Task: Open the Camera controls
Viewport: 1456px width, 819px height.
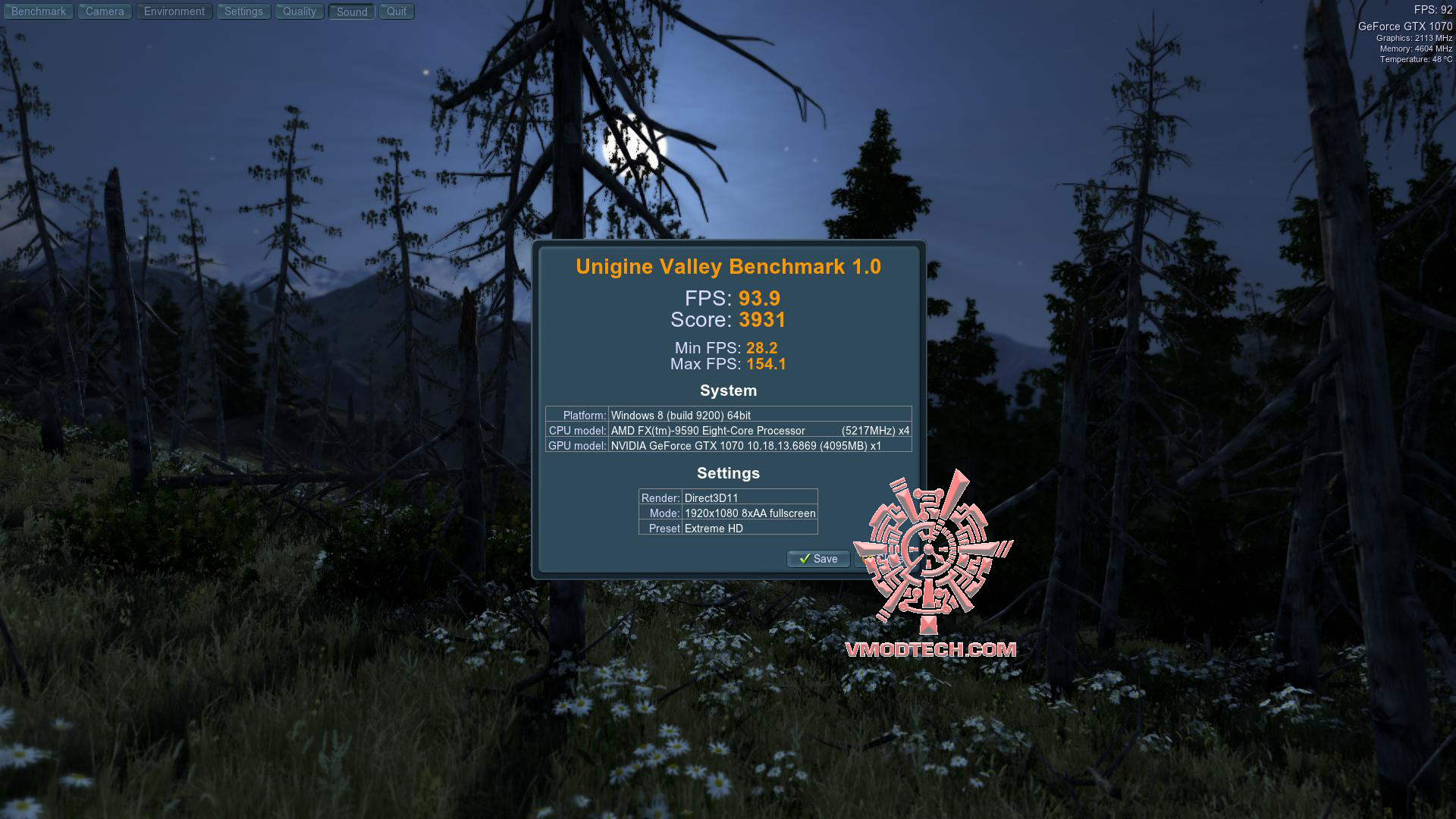Action: [x=104, y=11]
